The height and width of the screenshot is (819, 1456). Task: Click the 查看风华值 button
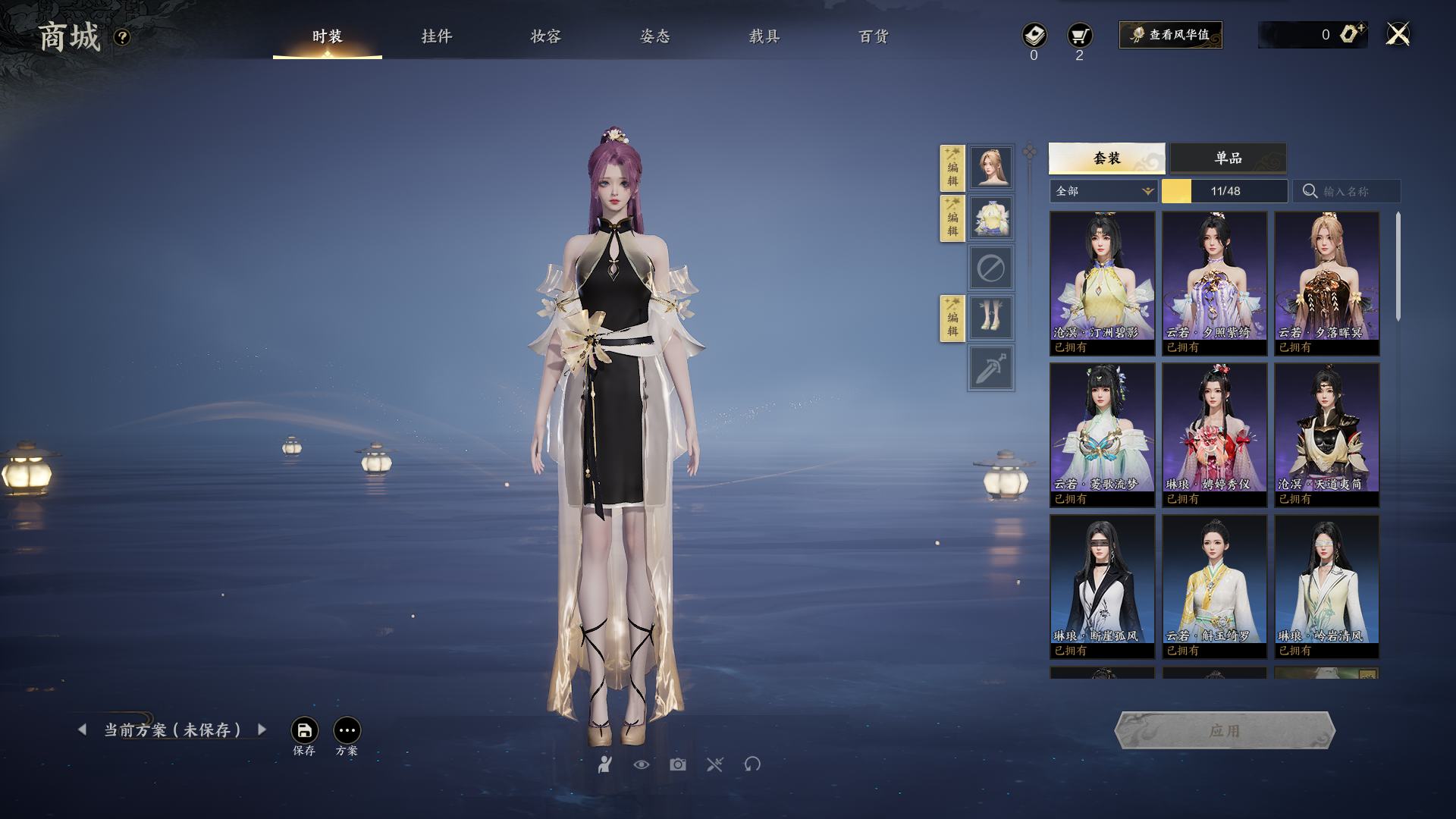(1170, 35)
